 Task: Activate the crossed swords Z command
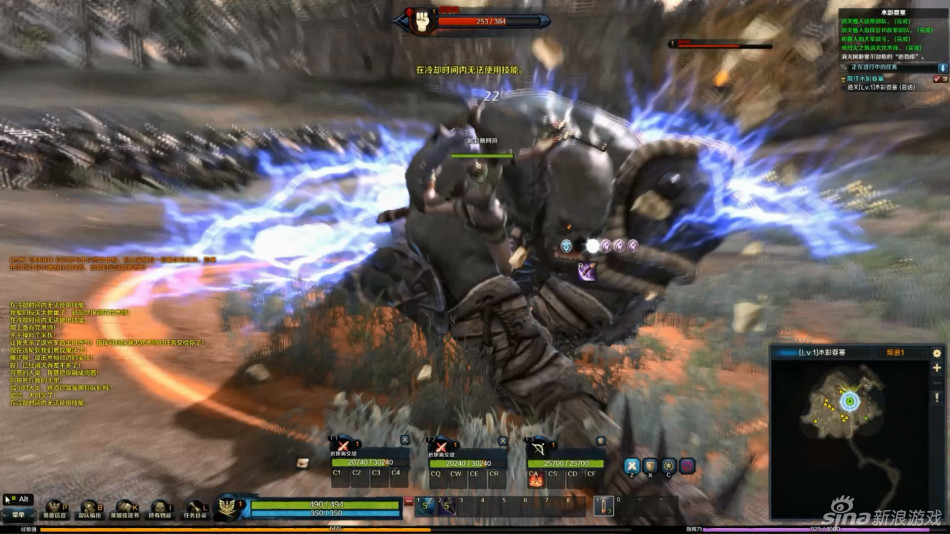[632, 466]
